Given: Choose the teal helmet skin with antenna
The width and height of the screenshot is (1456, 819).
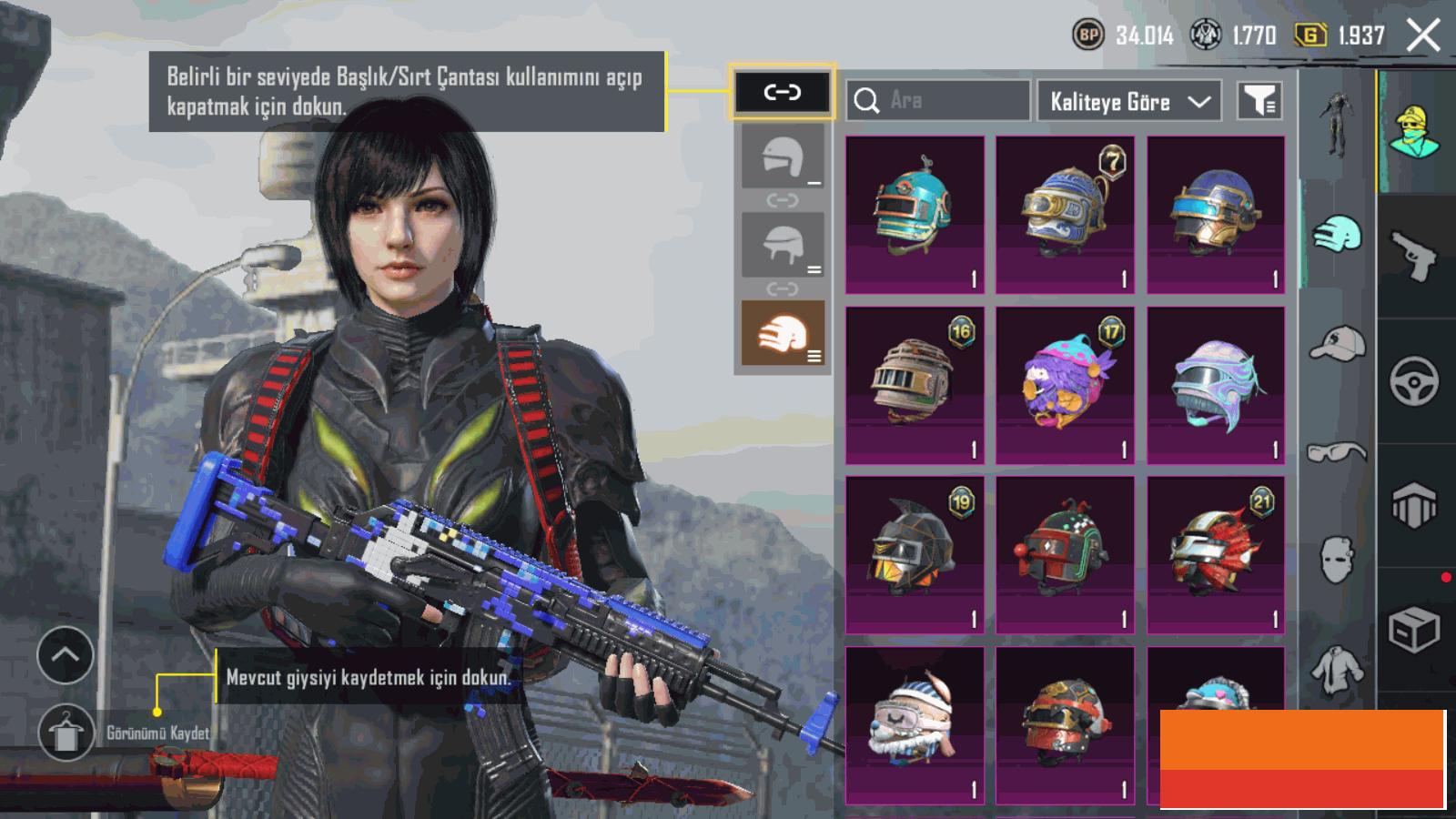Looking at the screenshot, I should coord(915,215).
